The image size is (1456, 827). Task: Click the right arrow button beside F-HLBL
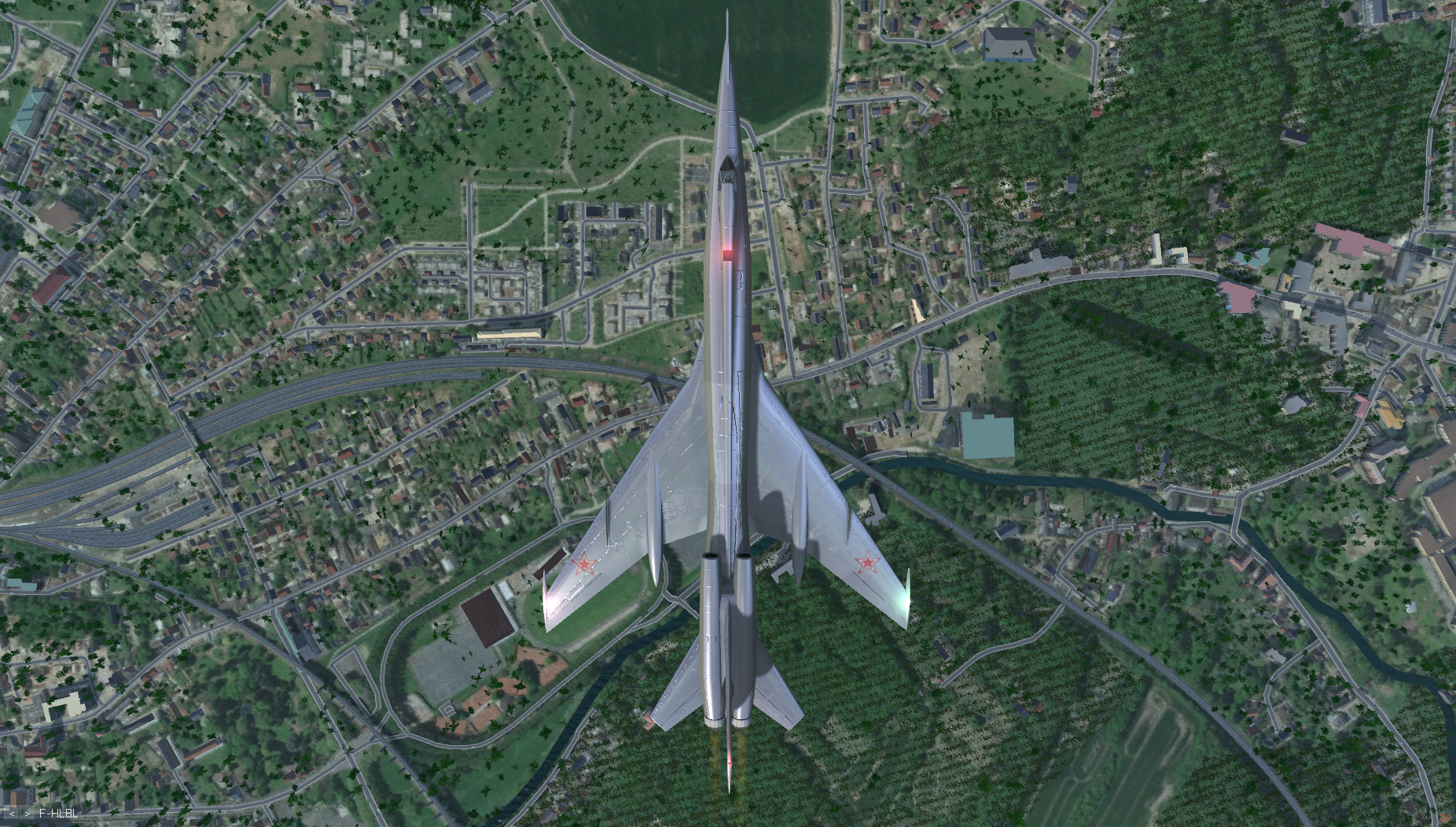28,814
